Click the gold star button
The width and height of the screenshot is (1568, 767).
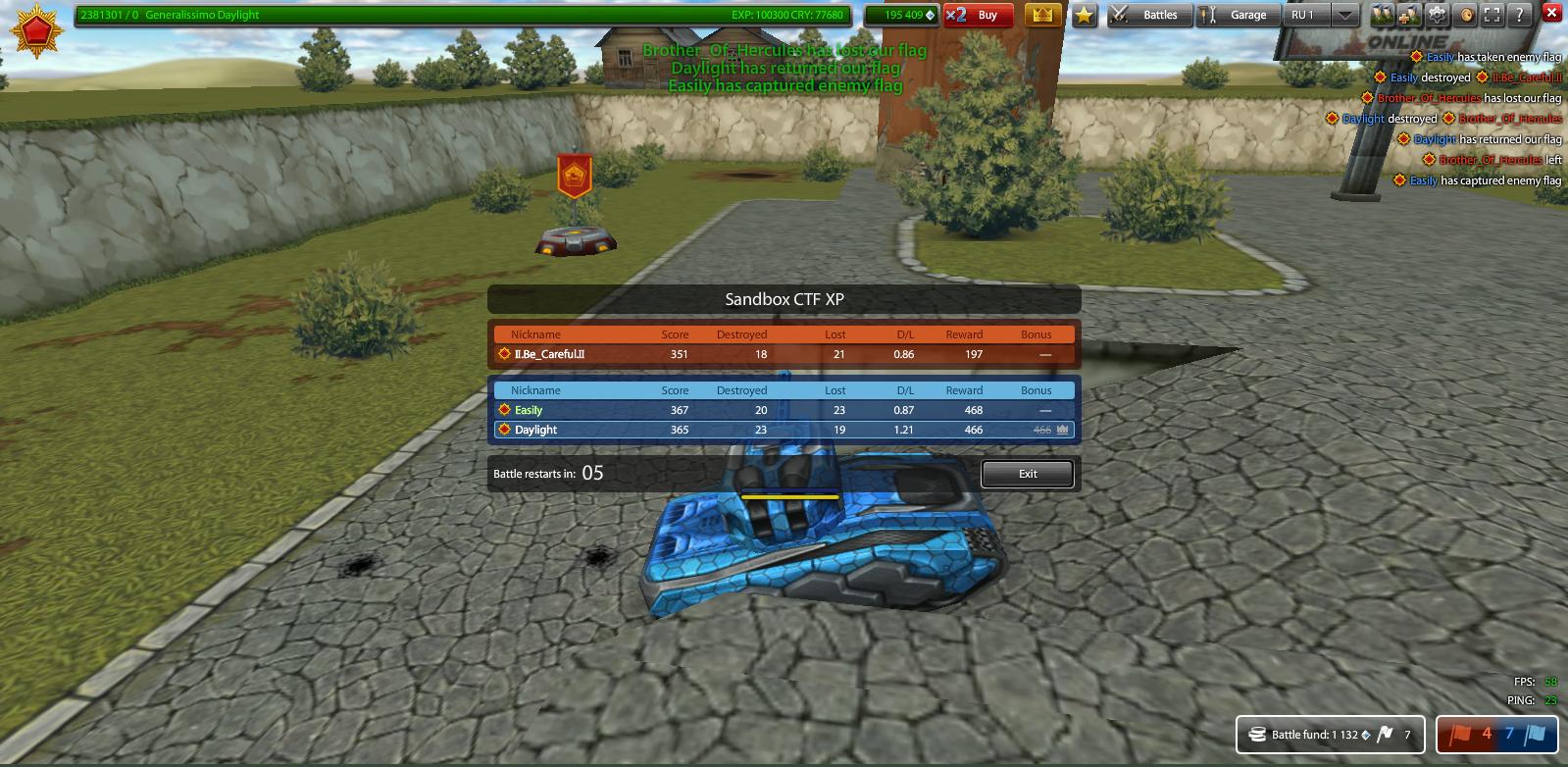click(1084, 15)
